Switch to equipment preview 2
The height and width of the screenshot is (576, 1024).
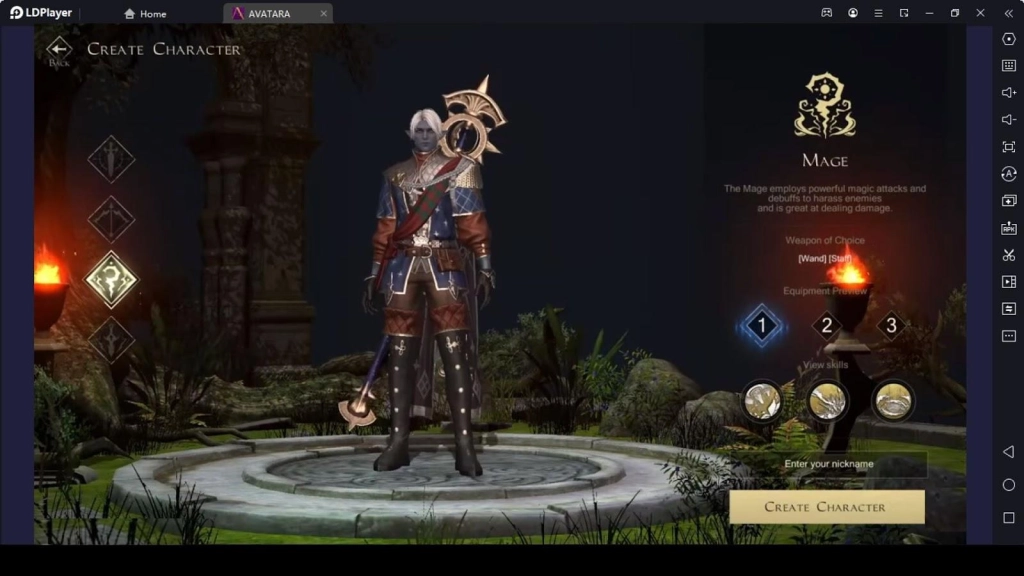point(826,325)
